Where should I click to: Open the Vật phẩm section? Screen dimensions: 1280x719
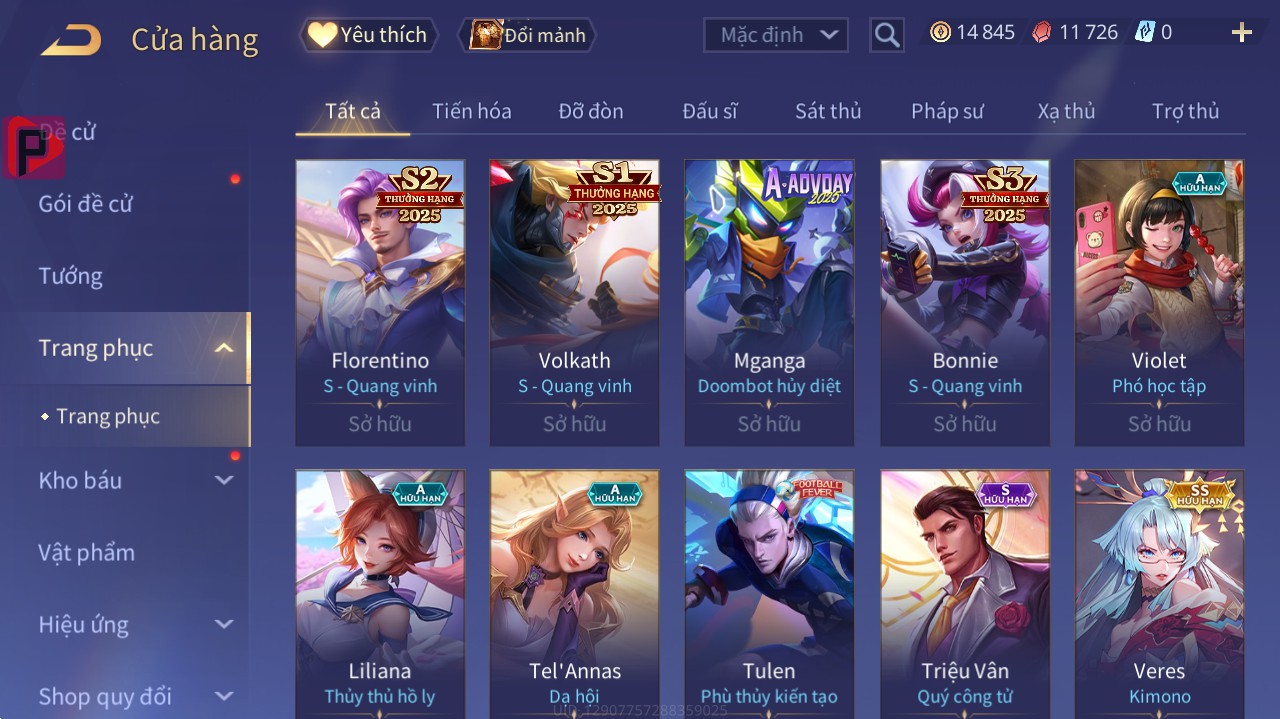click(x=87, y=553)
